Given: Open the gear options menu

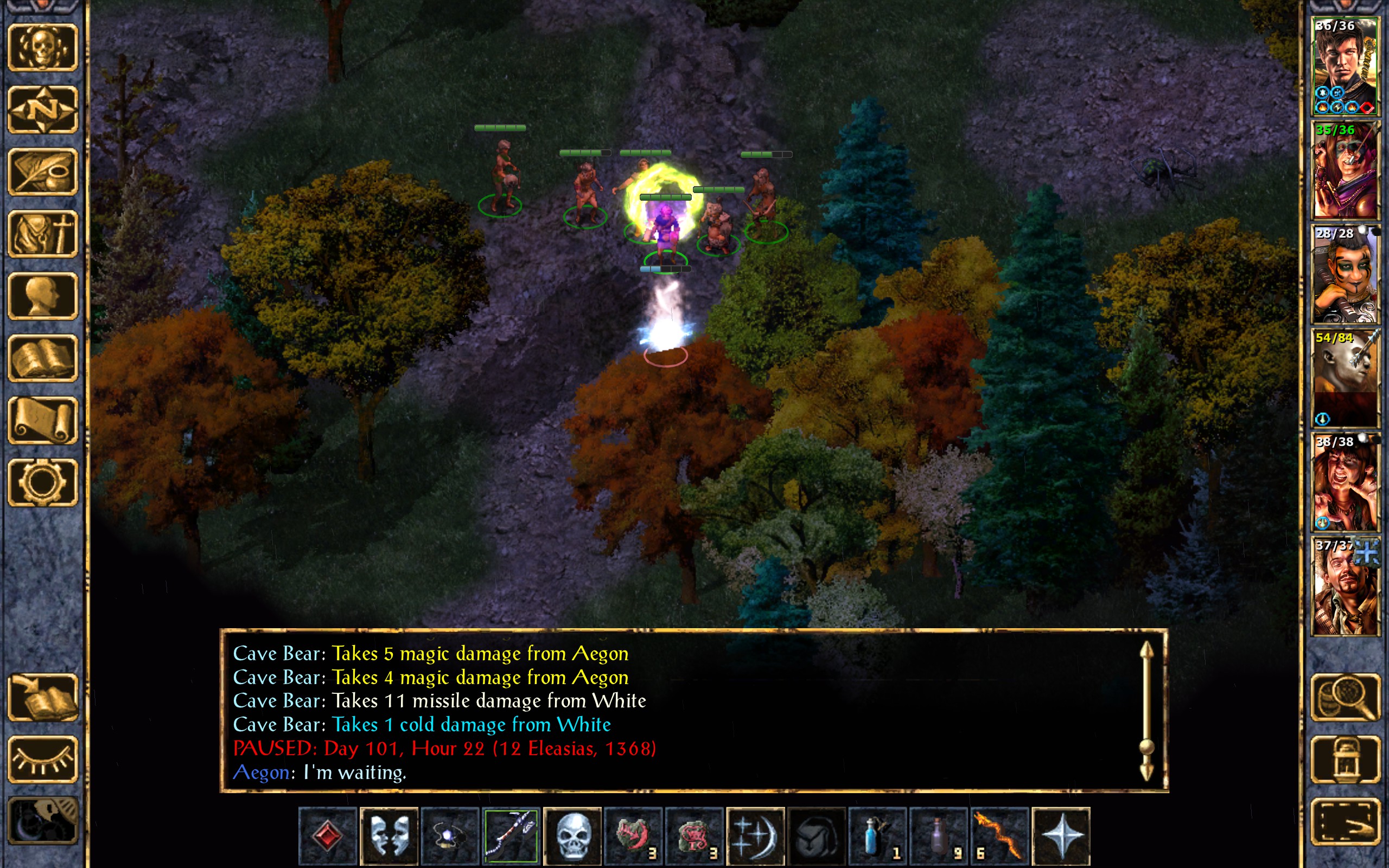Looking at the screenshot, I should pyautogui.click(x=42, y=482).
